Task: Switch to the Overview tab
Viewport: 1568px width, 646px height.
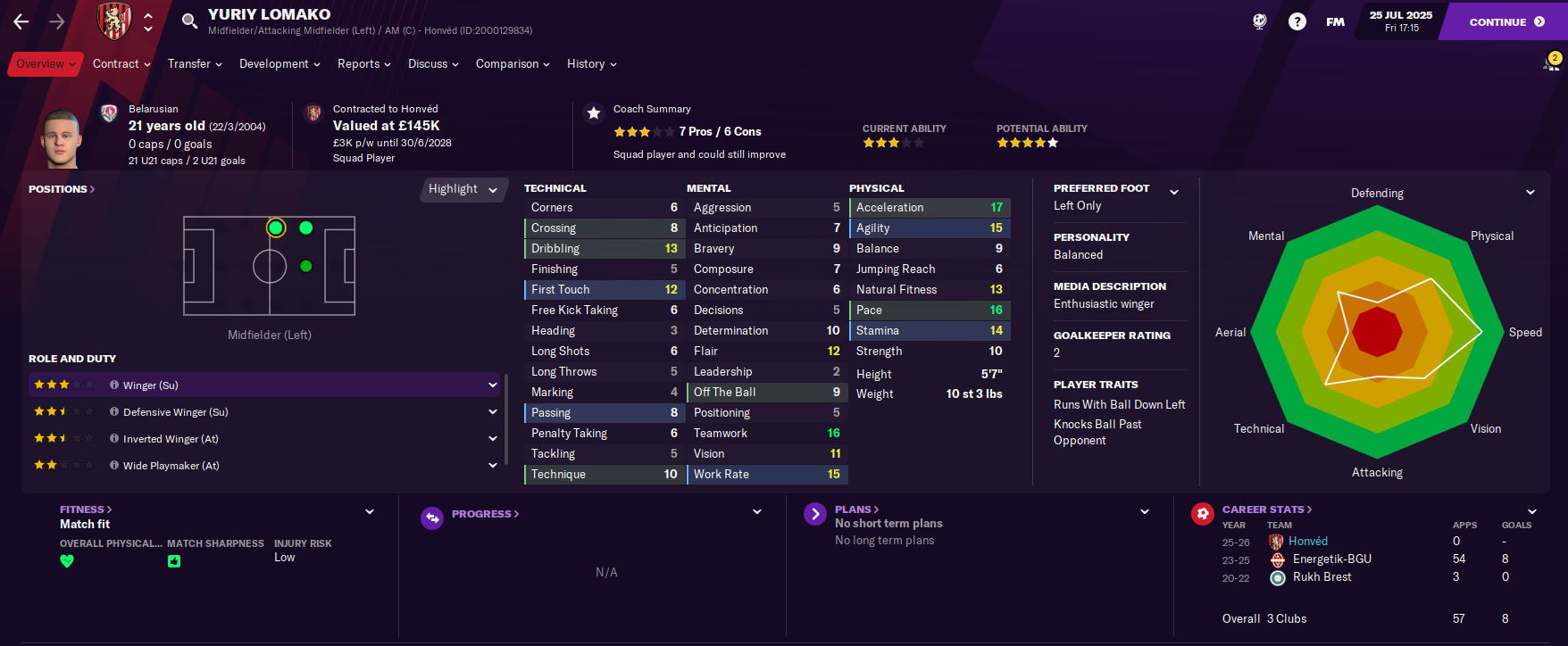Action: pyautogui.click(x=45, y=64)
